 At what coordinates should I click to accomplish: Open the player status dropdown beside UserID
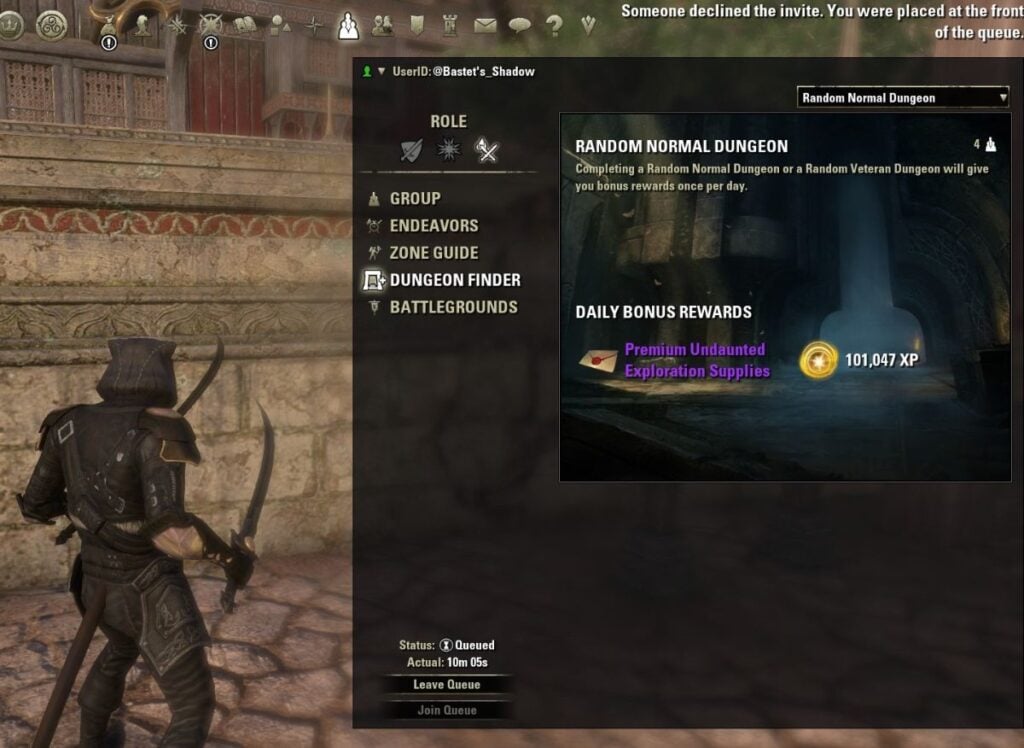[x=382, y=72]
